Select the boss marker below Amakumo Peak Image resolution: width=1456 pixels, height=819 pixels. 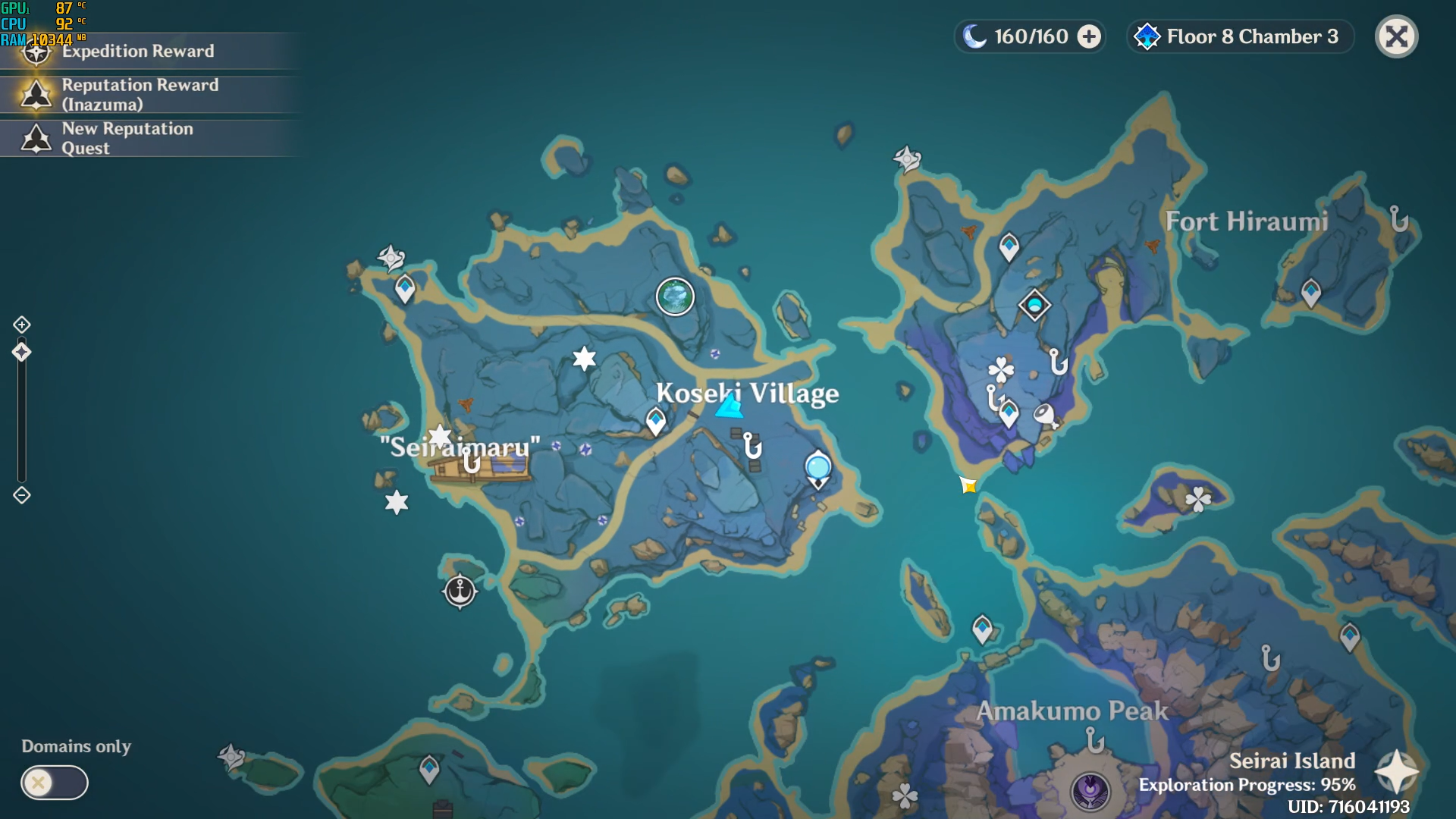coord(1090,790)
